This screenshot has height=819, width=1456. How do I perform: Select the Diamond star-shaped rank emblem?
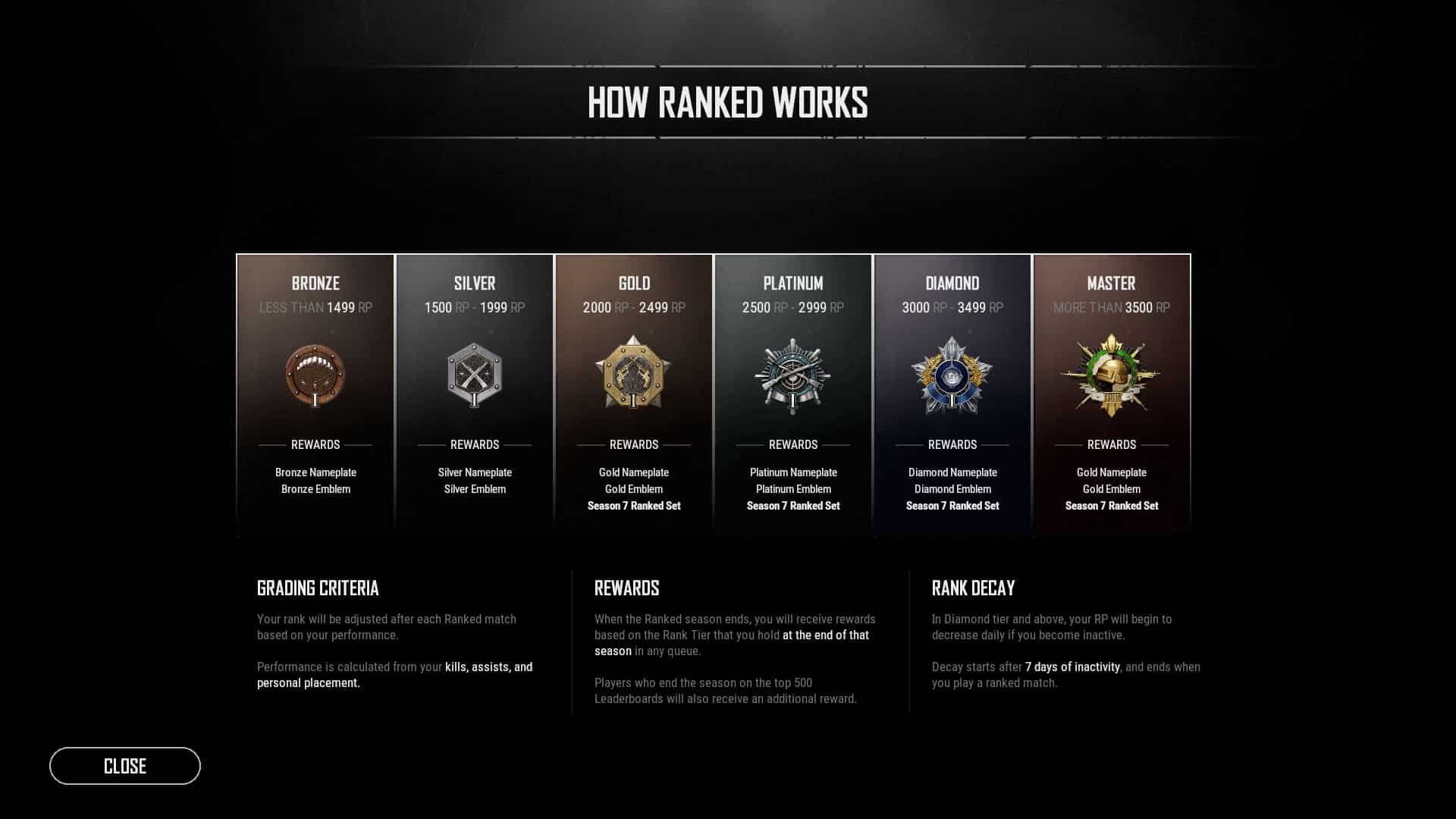tap(952, 375)
